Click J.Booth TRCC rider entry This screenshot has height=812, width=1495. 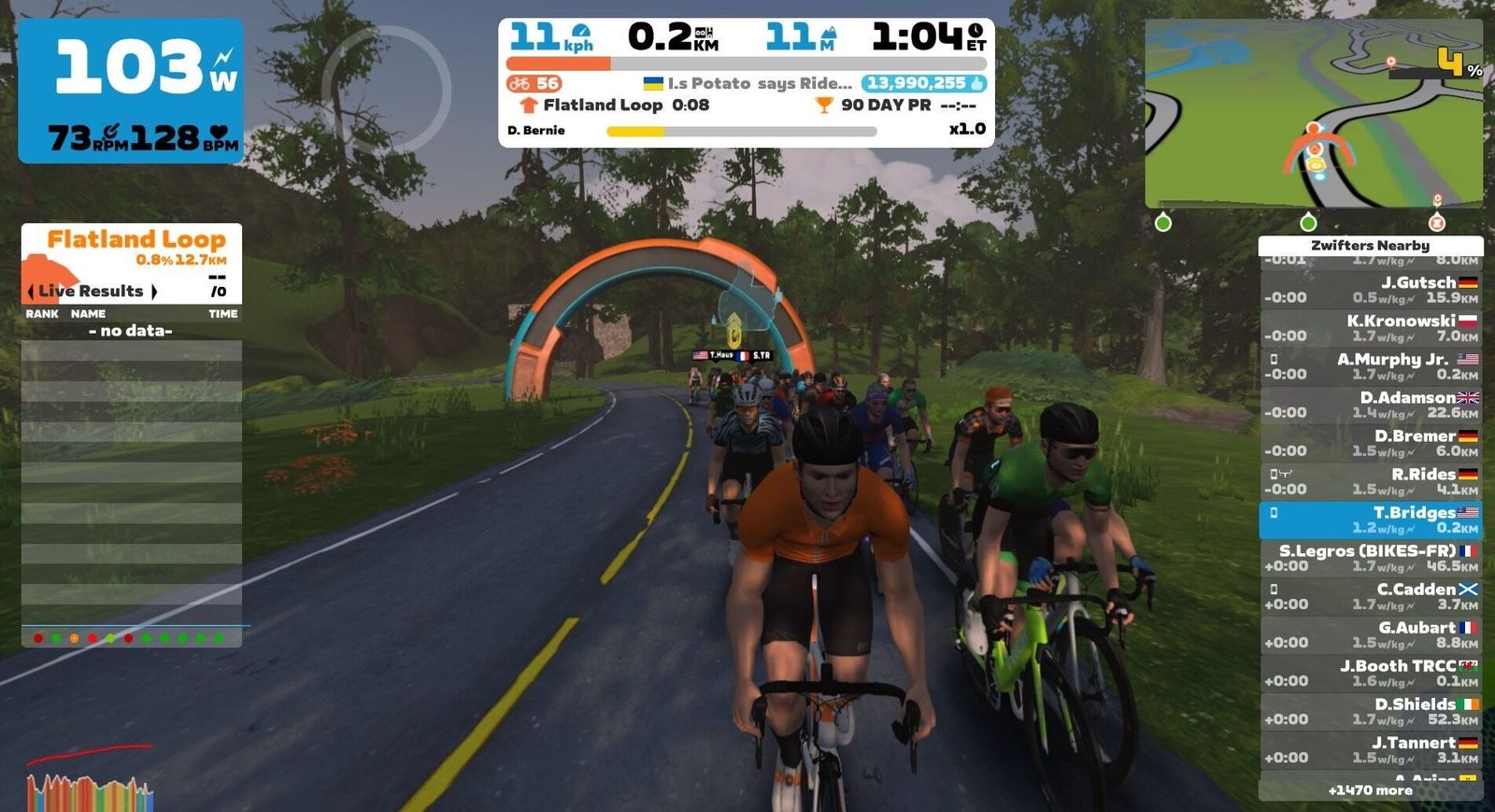(1370, 673)
